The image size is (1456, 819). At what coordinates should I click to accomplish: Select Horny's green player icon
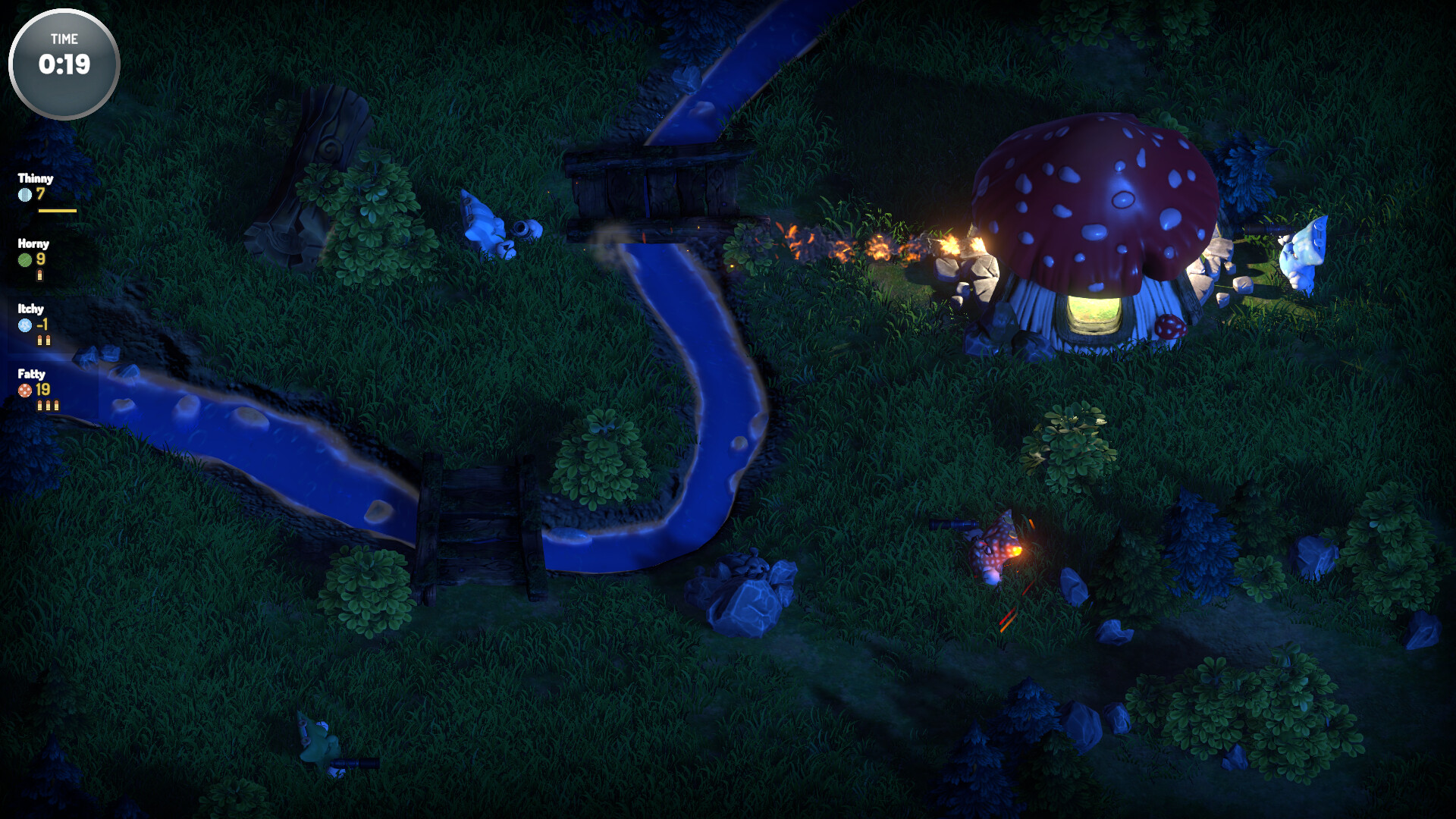click(x=25, y=260)
